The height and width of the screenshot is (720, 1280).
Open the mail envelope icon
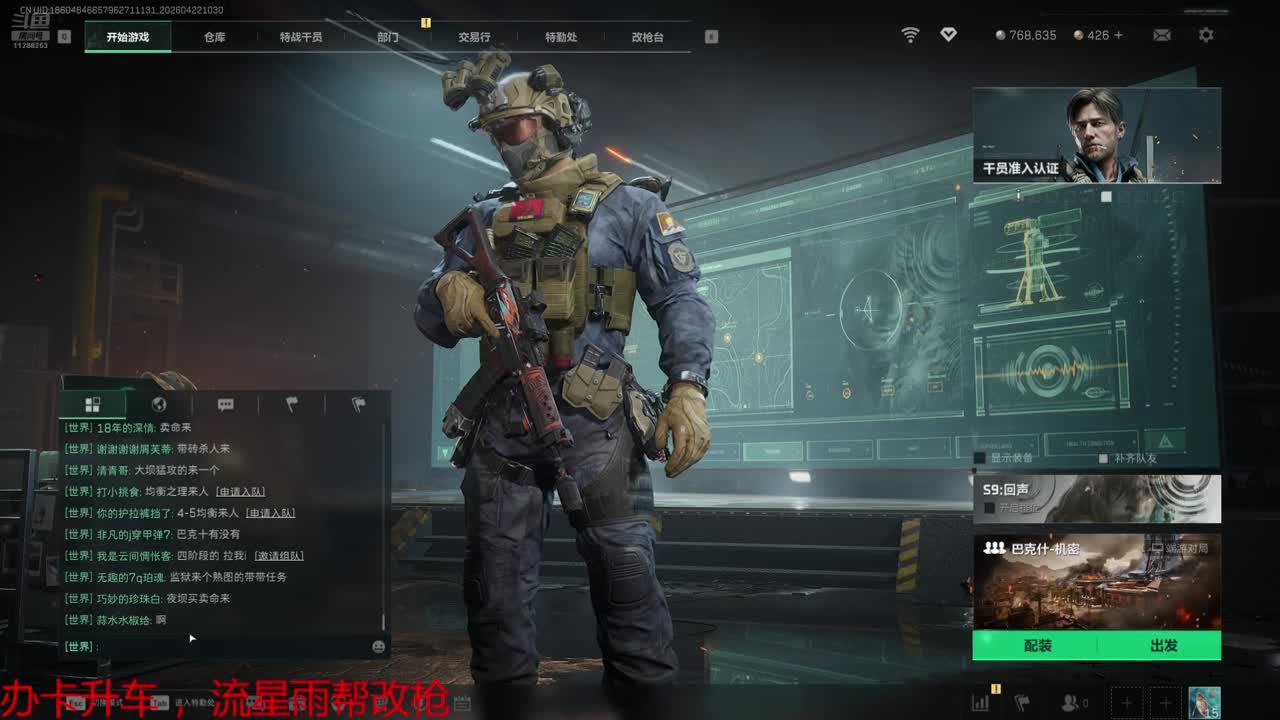point(1162,35)
